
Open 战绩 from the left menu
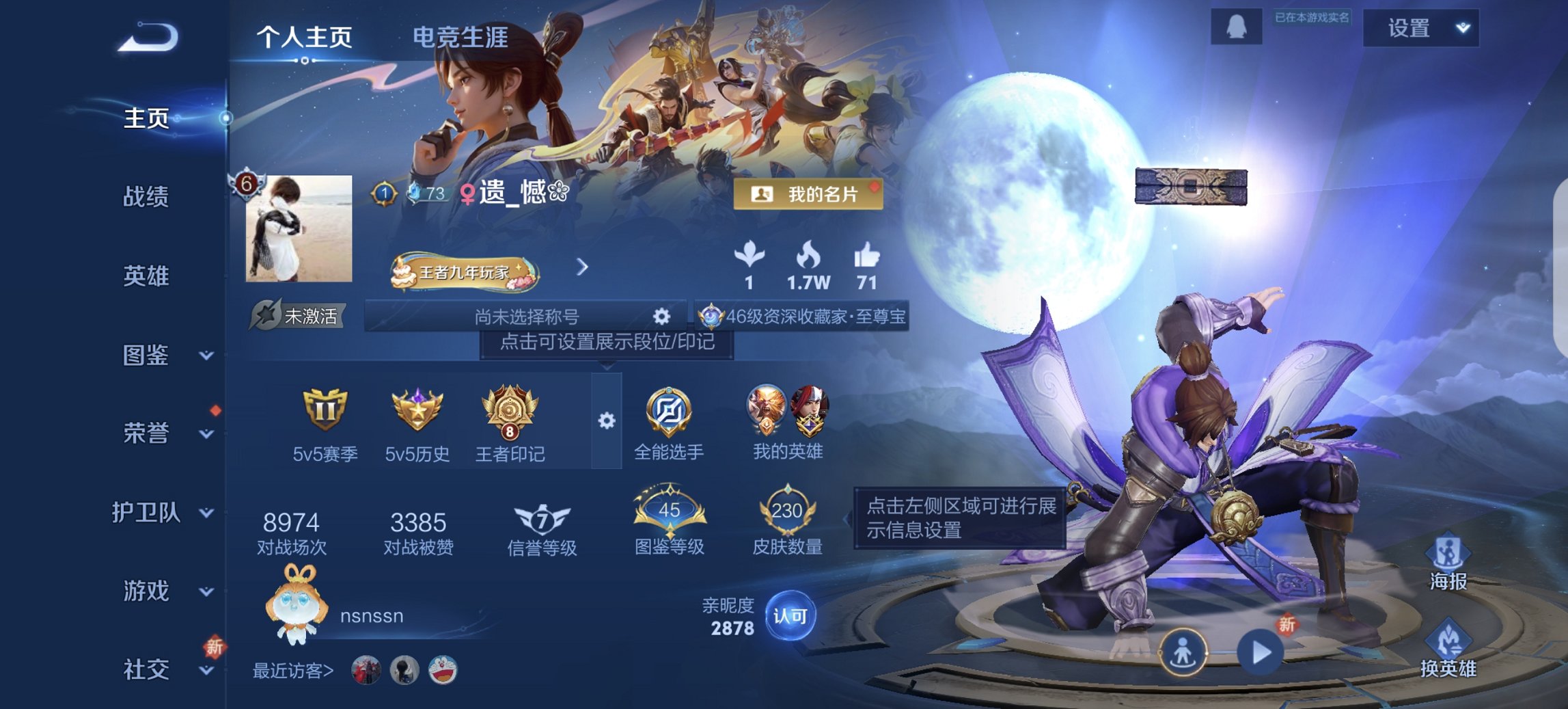[x=146, y=197]
